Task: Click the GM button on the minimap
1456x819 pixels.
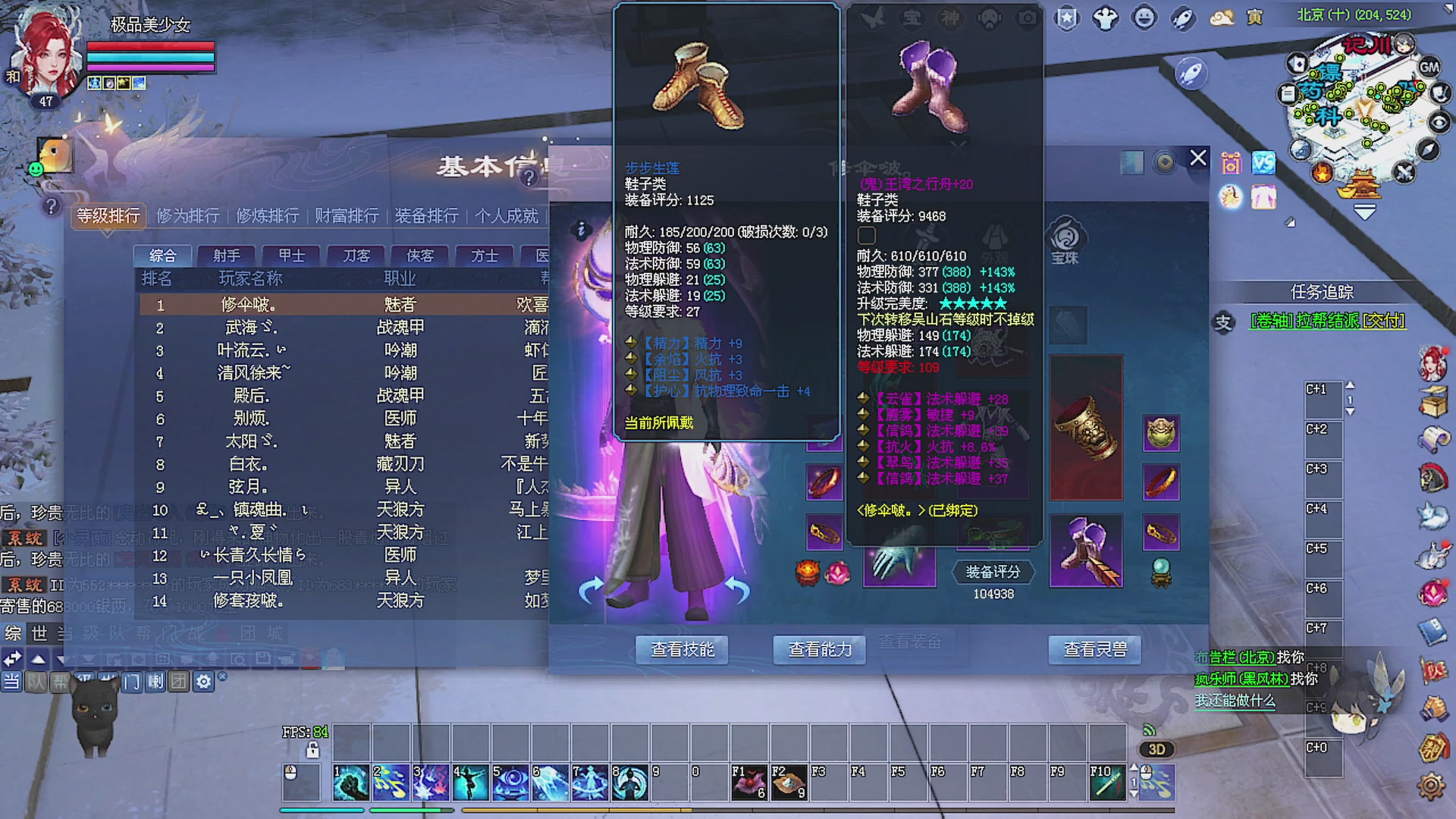Action: click(x=1431, y=67)
